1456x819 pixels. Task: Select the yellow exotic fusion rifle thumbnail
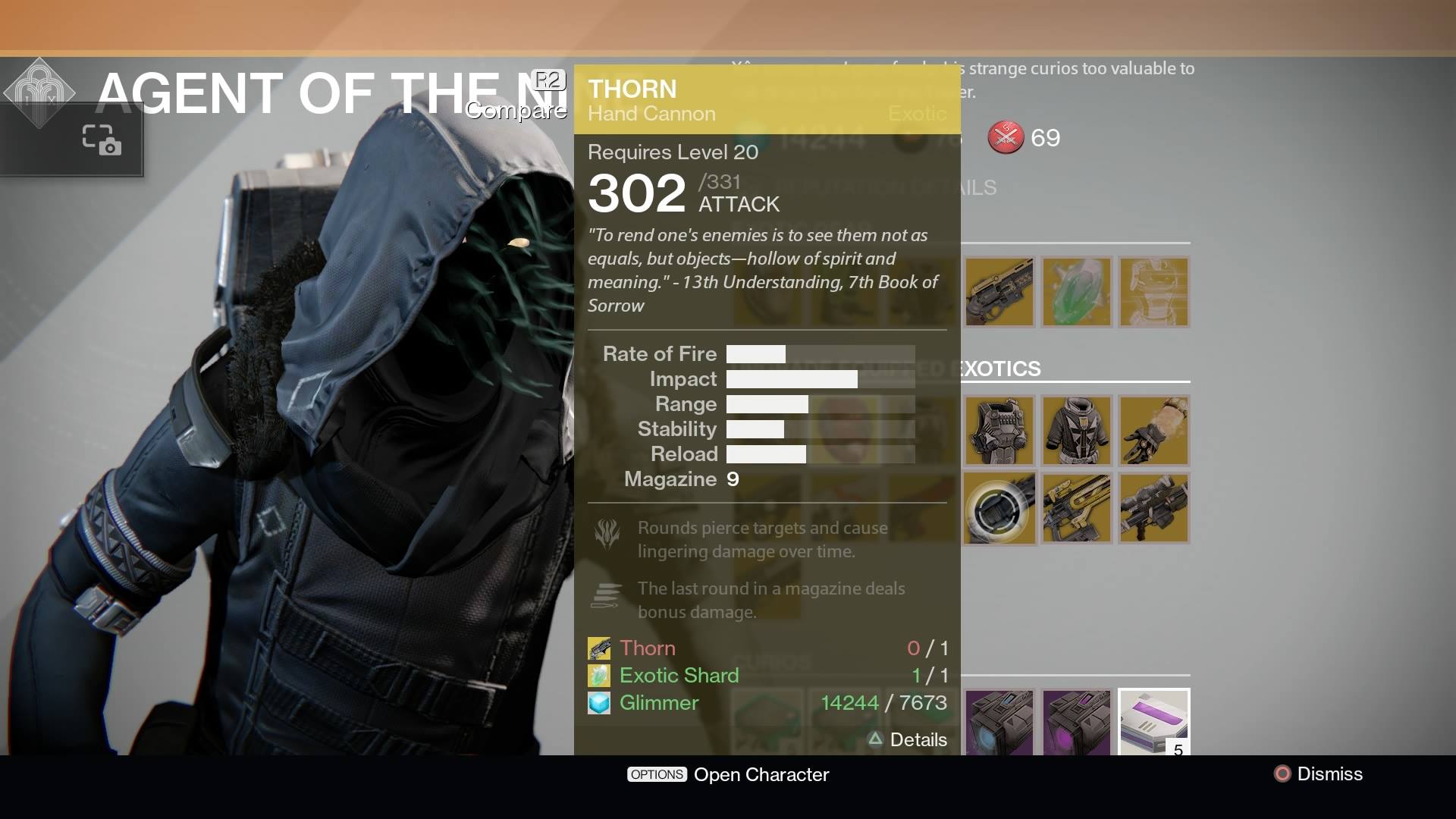1078,508
